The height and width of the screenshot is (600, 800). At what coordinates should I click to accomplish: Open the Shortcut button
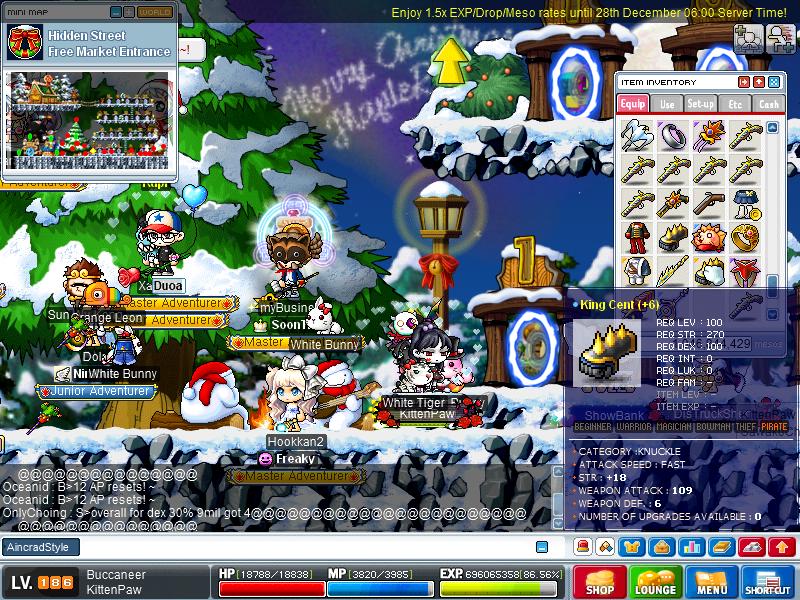point(768,582)
